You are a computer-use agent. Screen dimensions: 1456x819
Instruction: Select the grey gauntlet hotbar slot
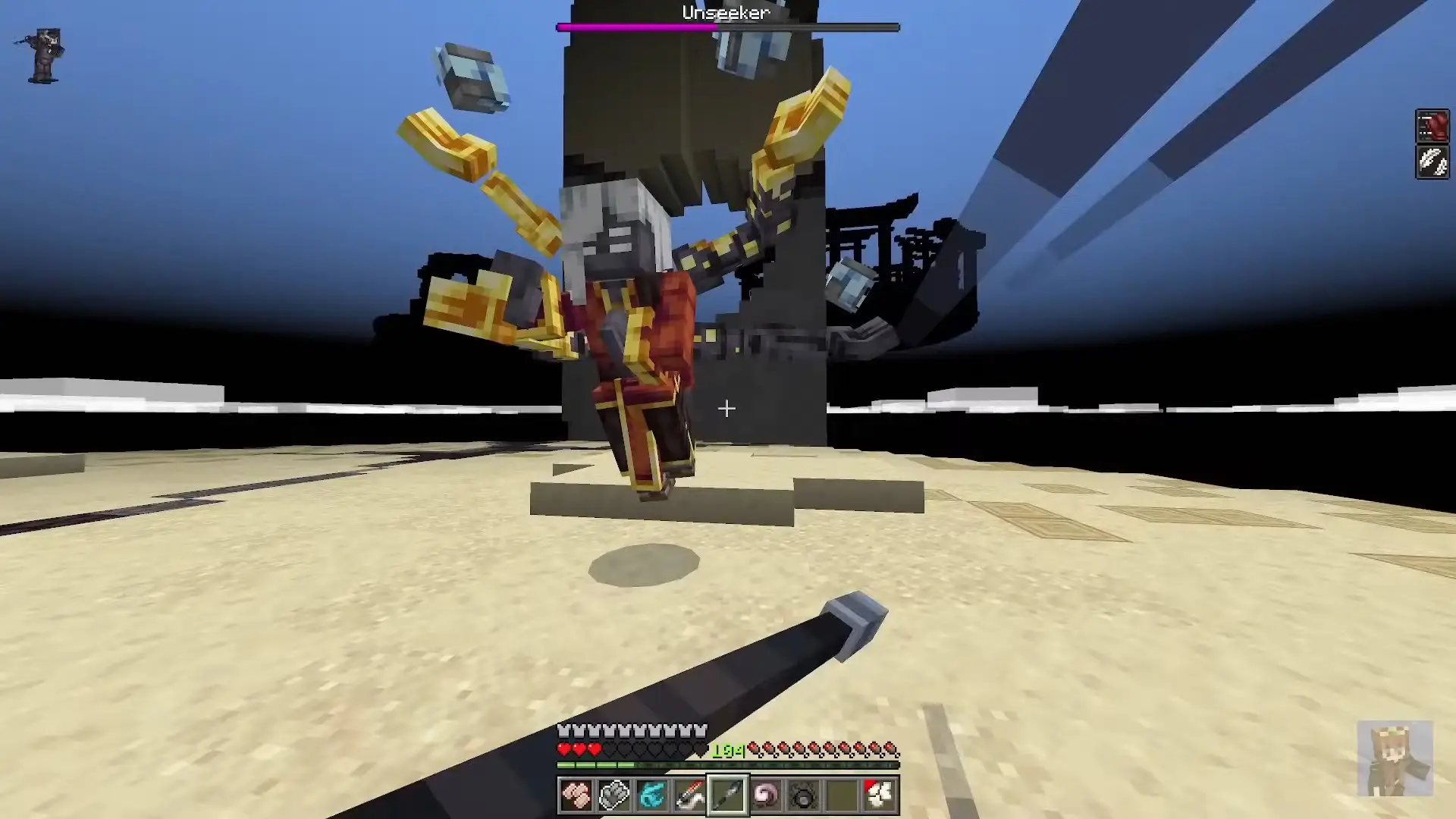click(614, 795)
